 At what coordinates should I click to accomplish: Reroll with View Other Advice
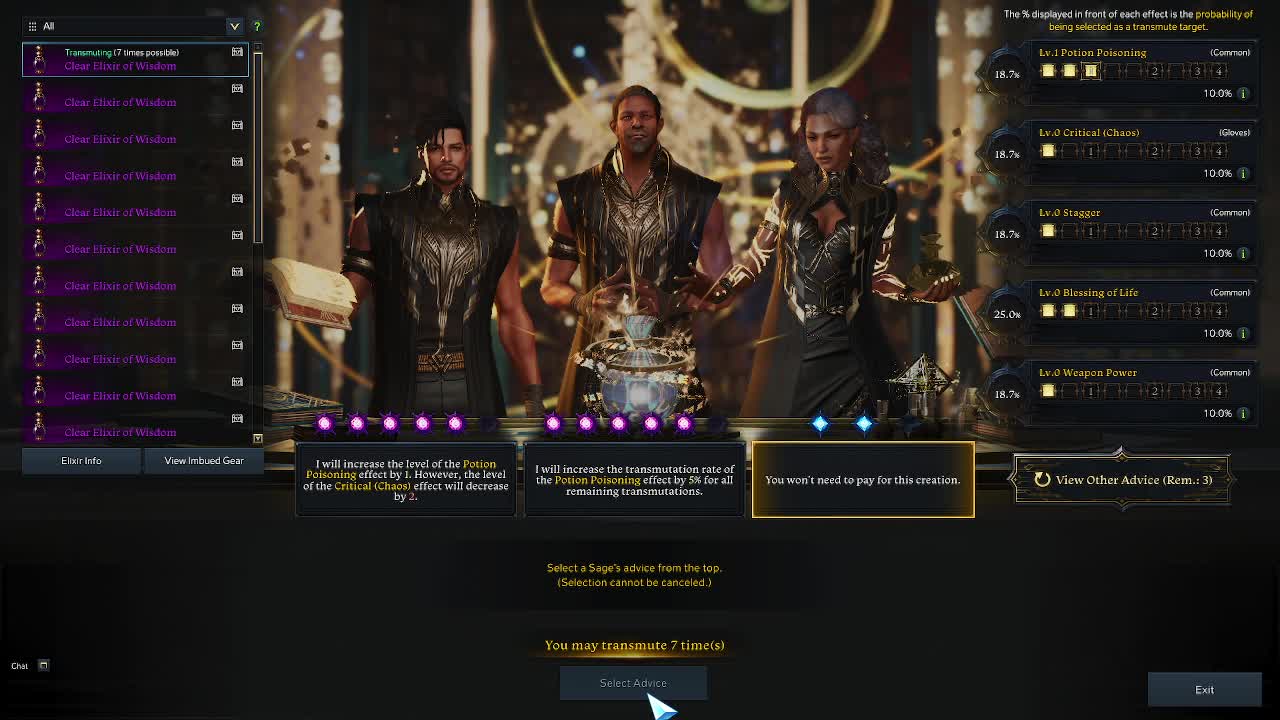click(x=1122, y=480)
